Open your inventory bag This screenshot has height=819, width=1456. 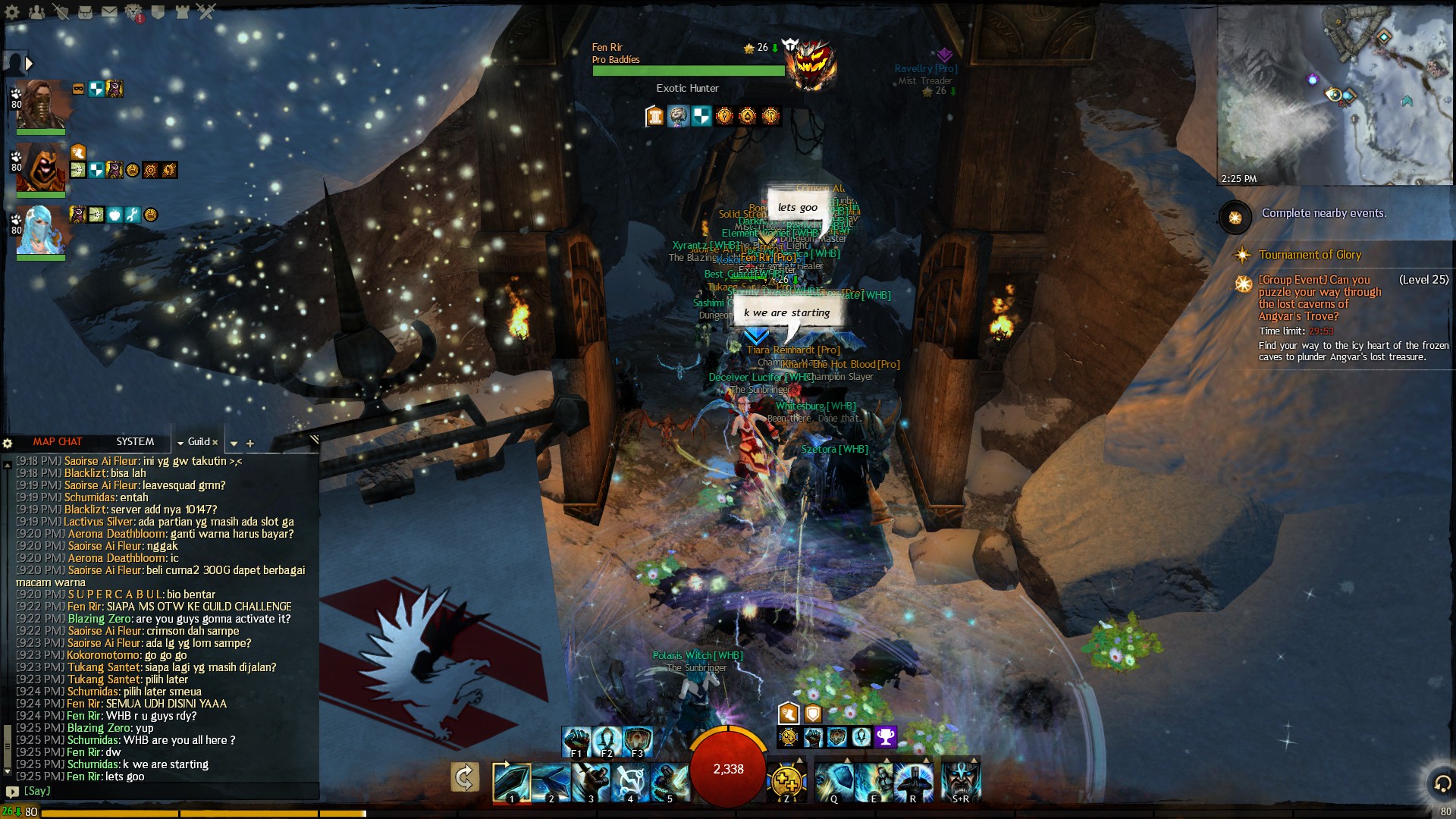click(x=86, y=13)
